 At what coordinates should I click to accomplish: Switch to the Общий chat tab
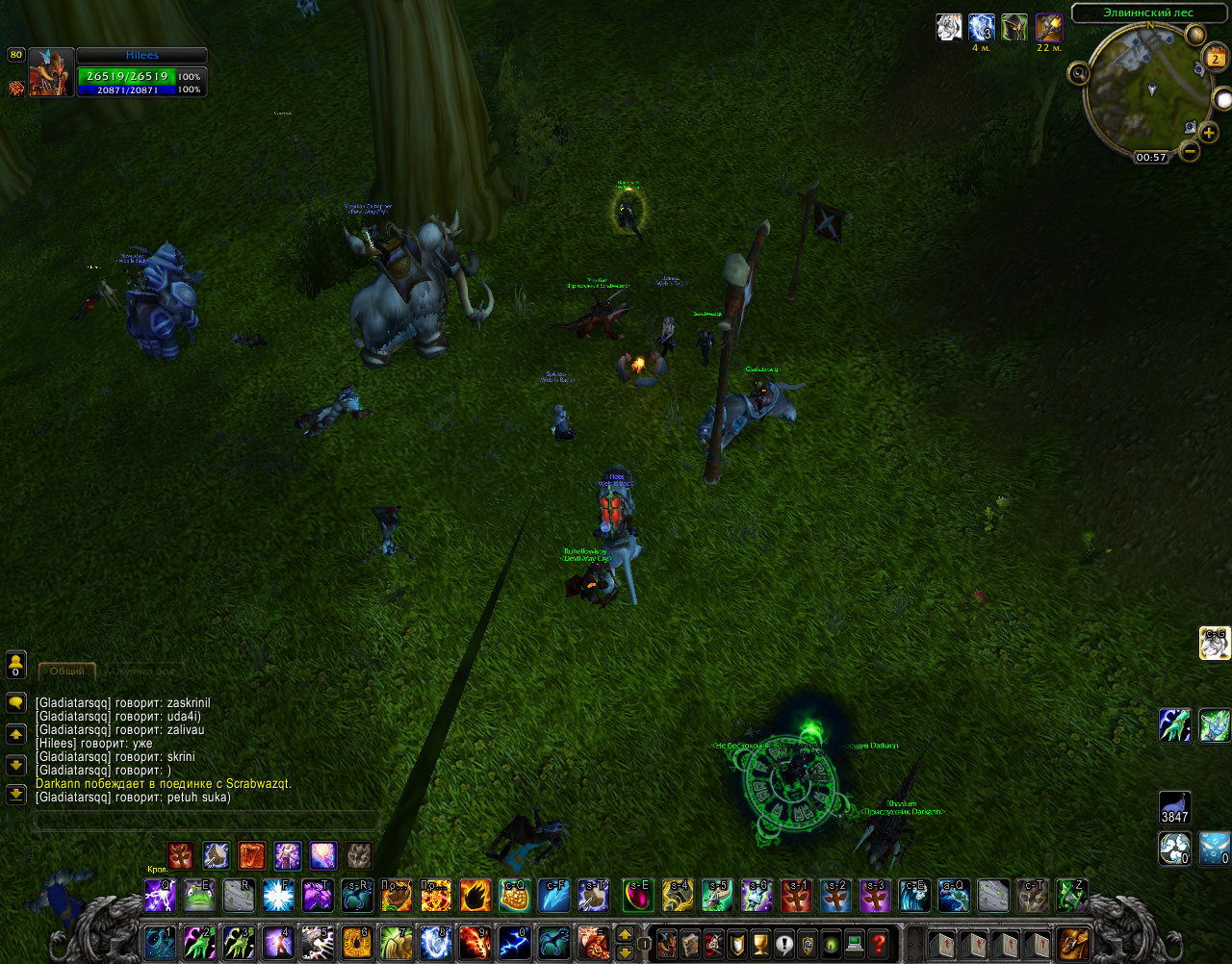[66, 671]
